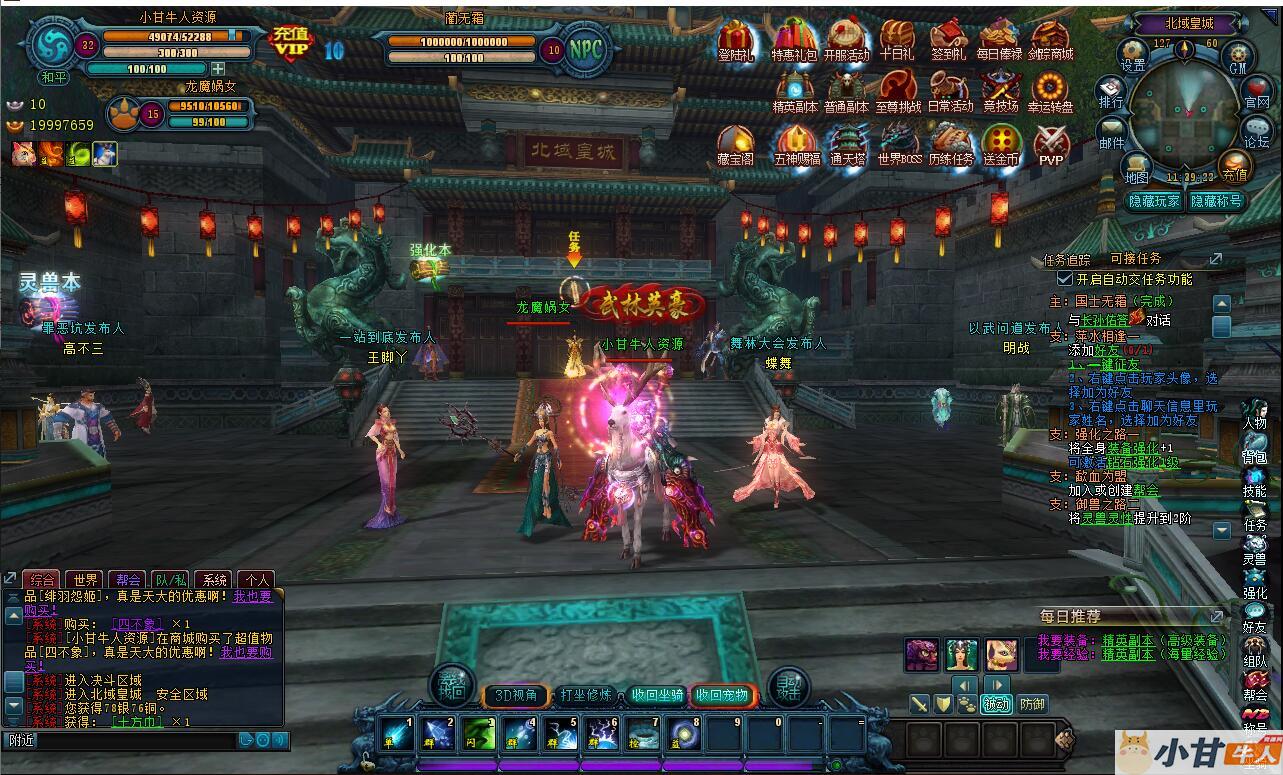Toggle the 3D视角 camera view button
Image resolution: width=1283 pixels, height=775 pixels.
click(517, 694)
